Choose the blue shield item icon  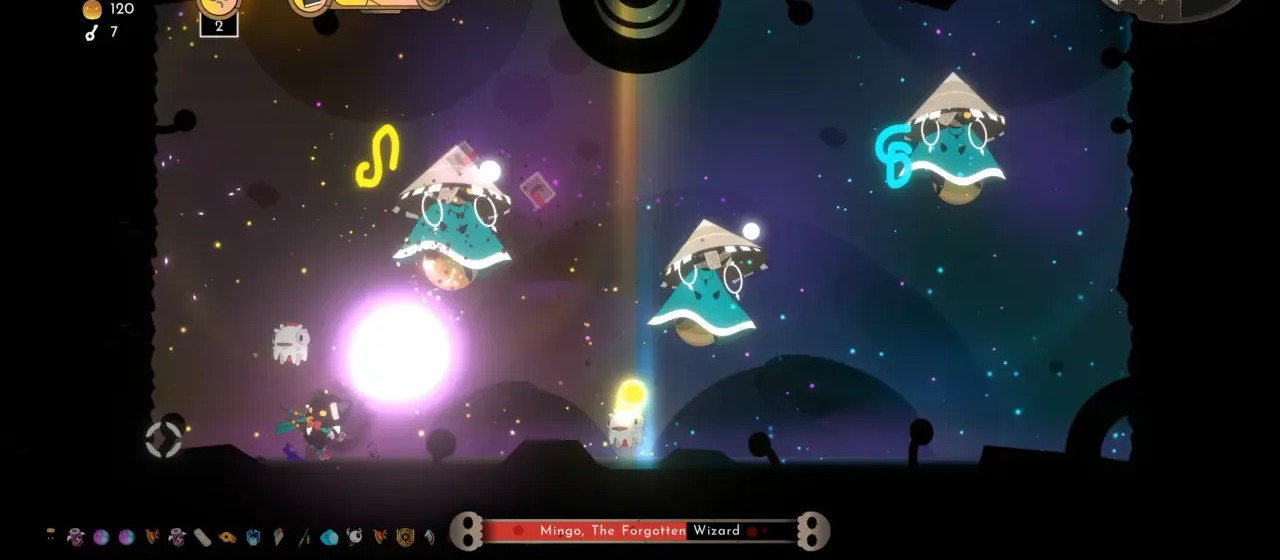[253, 537]
